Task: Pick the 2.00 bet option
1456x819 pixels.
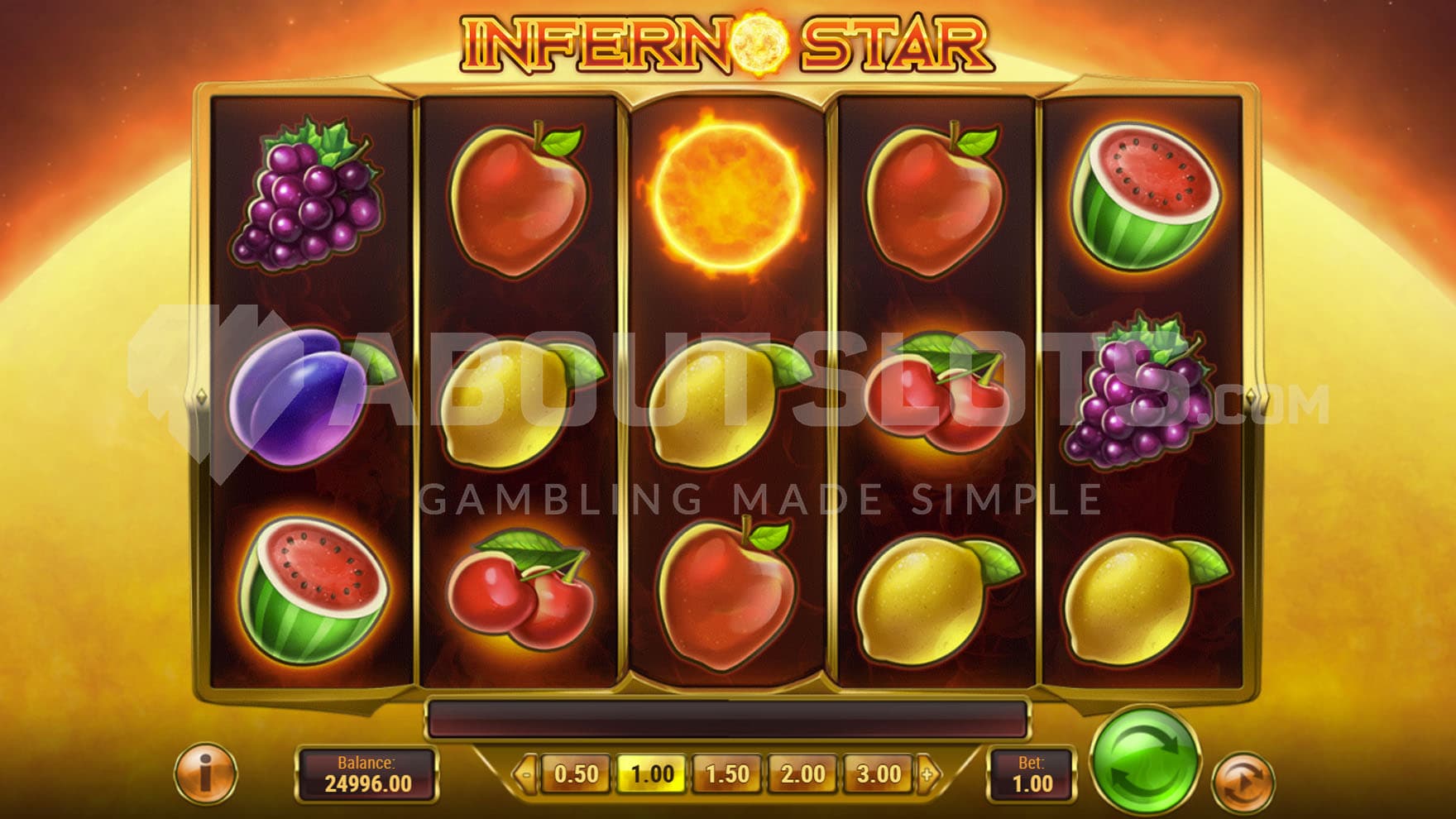Action: (x=802, y=774)
